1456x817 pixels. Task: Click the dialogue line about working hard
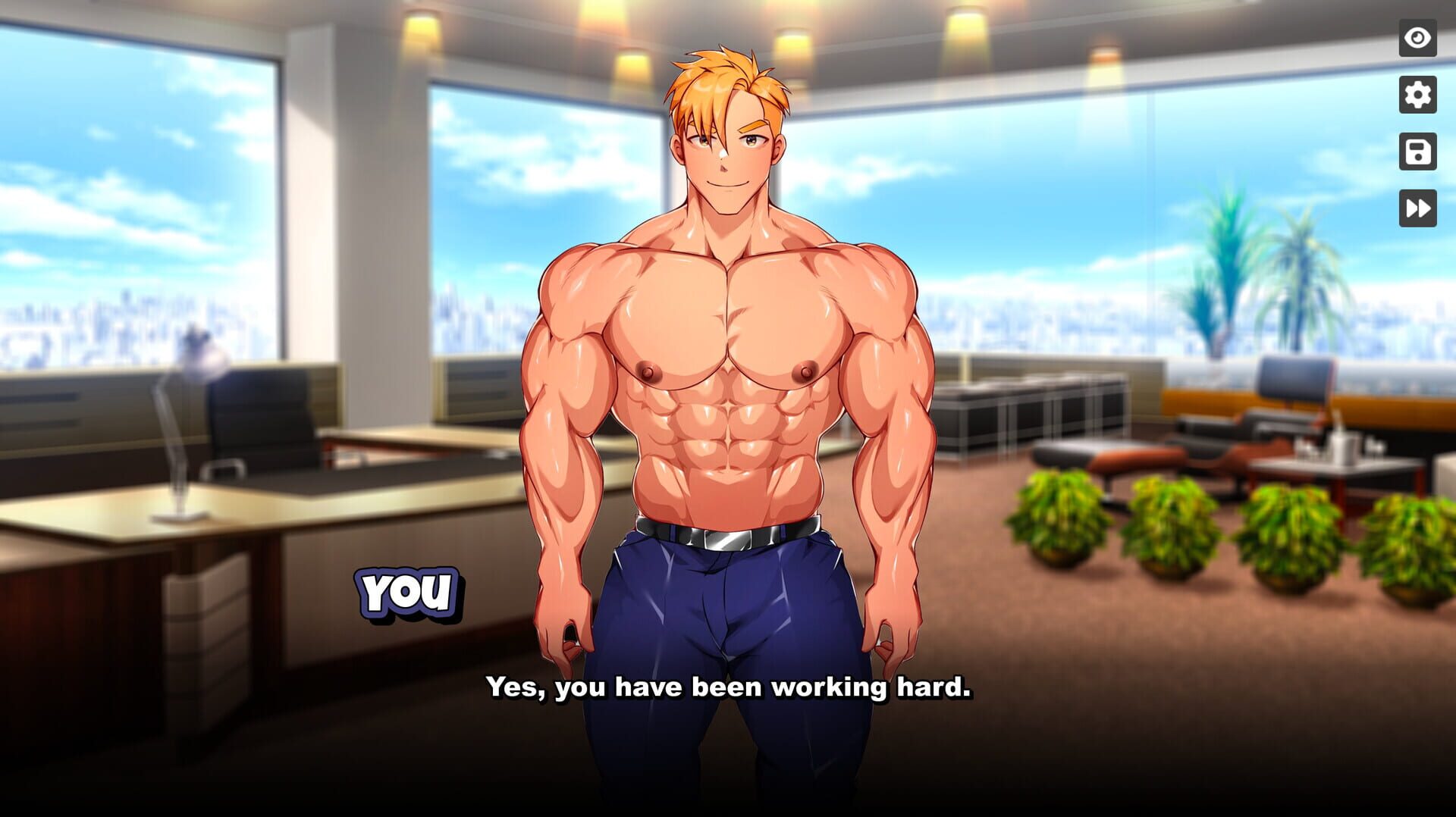coord(730,688)
